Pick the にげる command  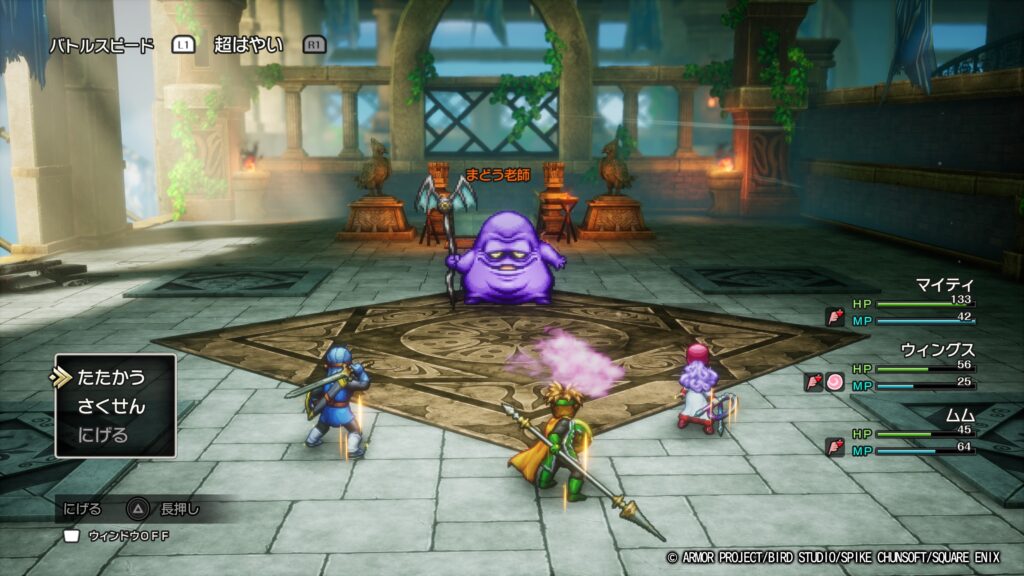104,435
